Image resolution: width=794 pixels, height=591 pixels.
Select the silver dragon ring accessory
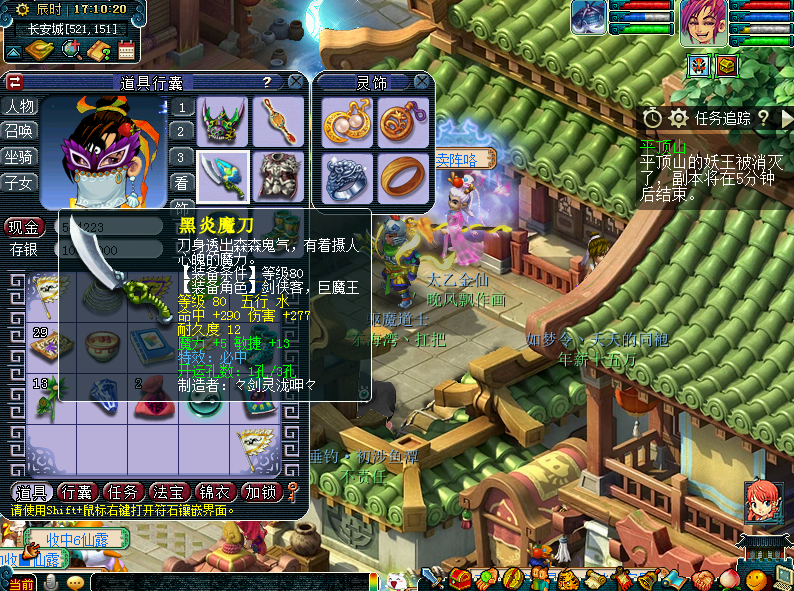coord(348,178)
